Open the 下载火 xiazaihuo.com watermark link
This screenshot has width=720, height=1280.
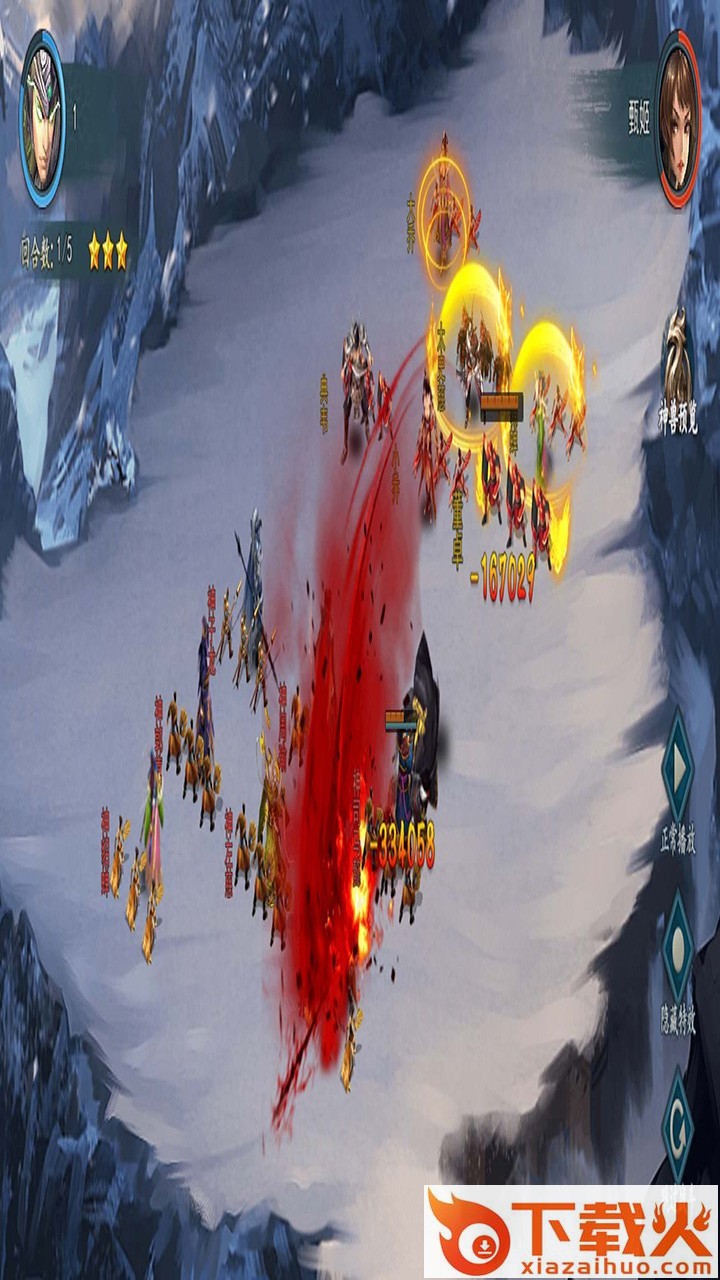click(571, 1231)
